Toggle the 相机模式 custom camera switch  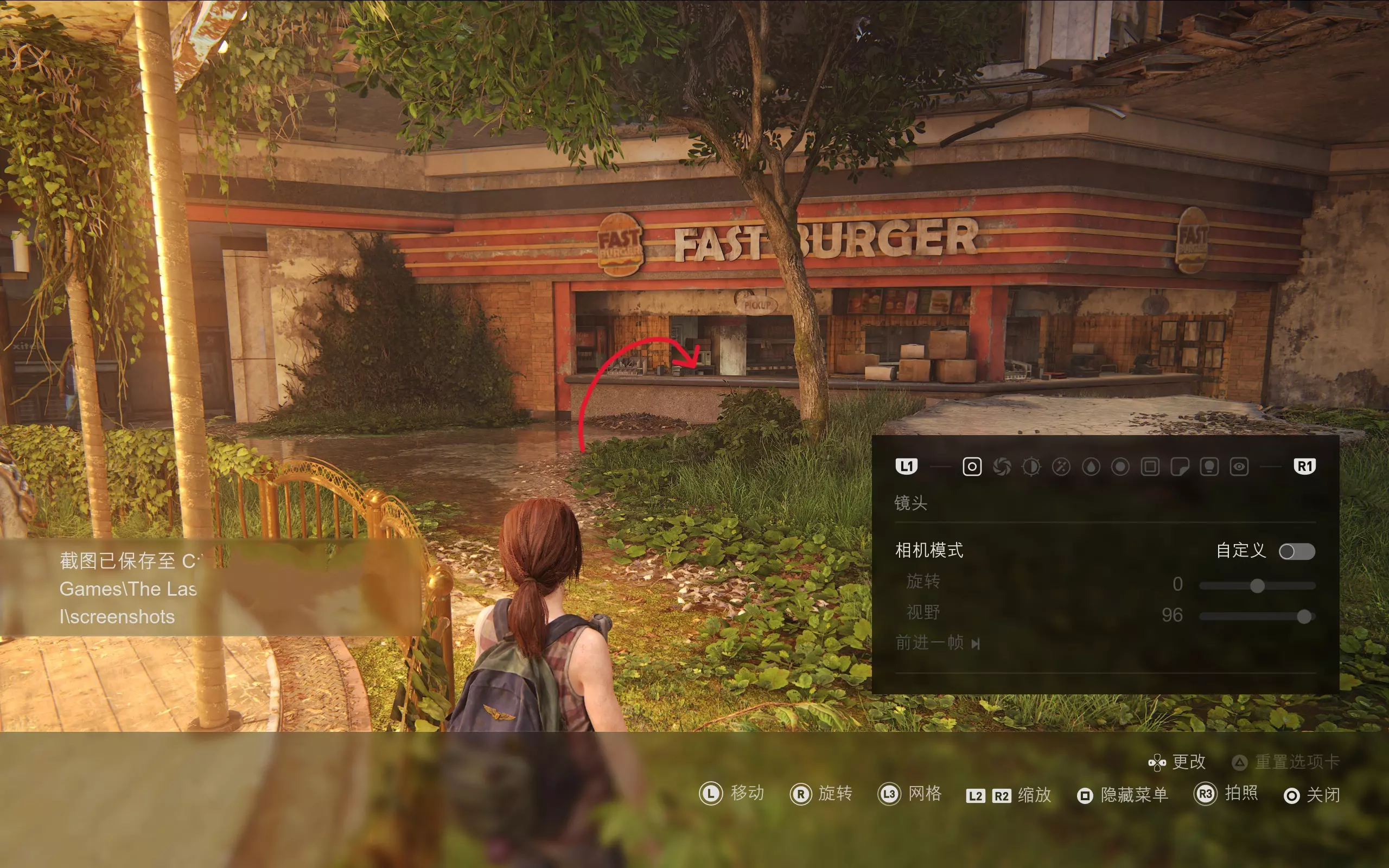coord(1297,552)
